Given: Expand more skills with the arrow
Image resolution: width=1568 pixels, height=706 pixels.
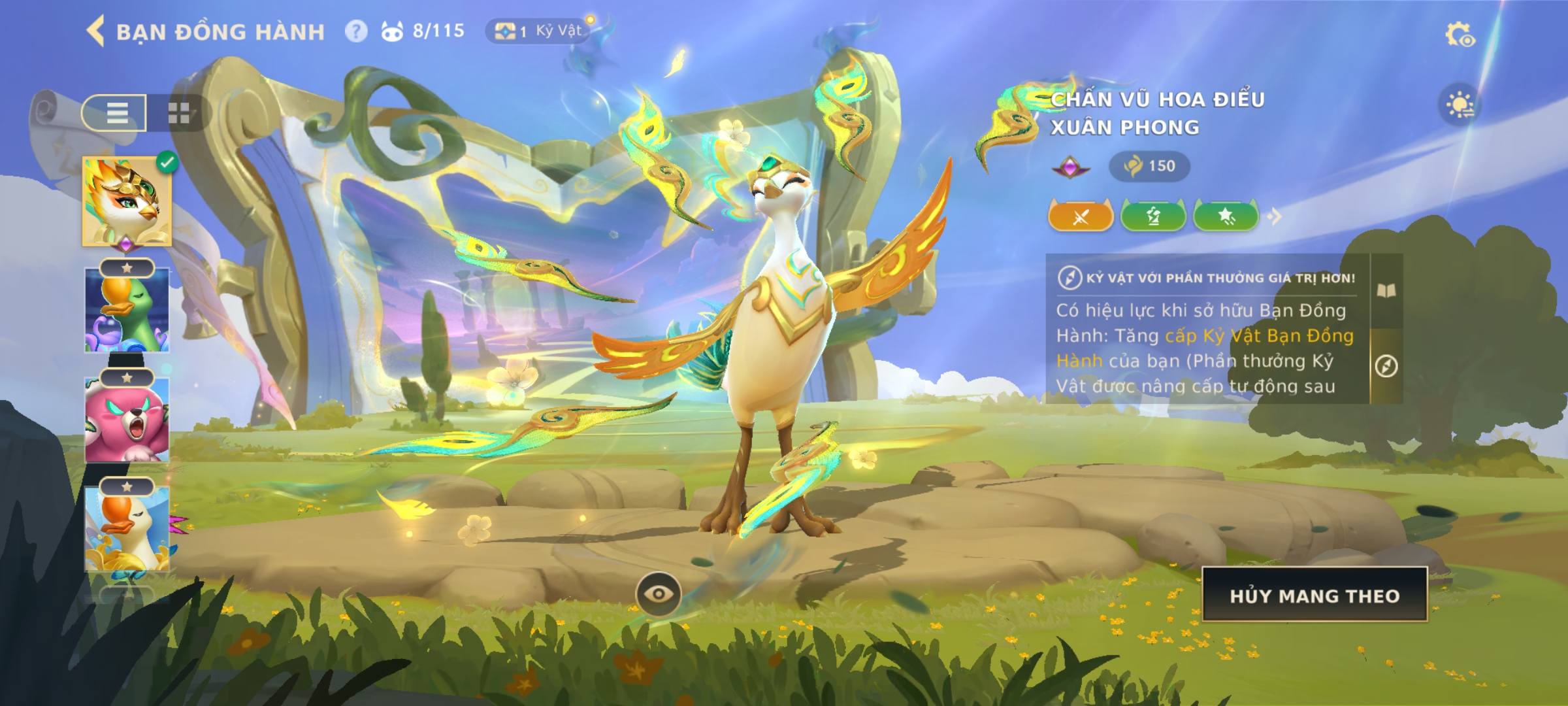Looking at the screenshot, I should [1275, 216].
